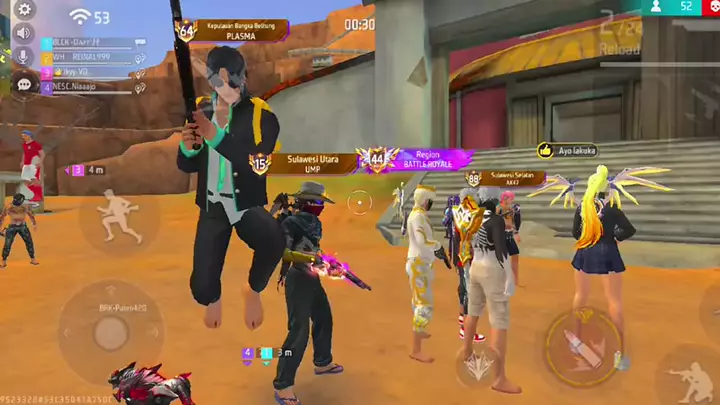Tap the movement joystick center knob
This screenshot has width=720, height=405.
110,333
